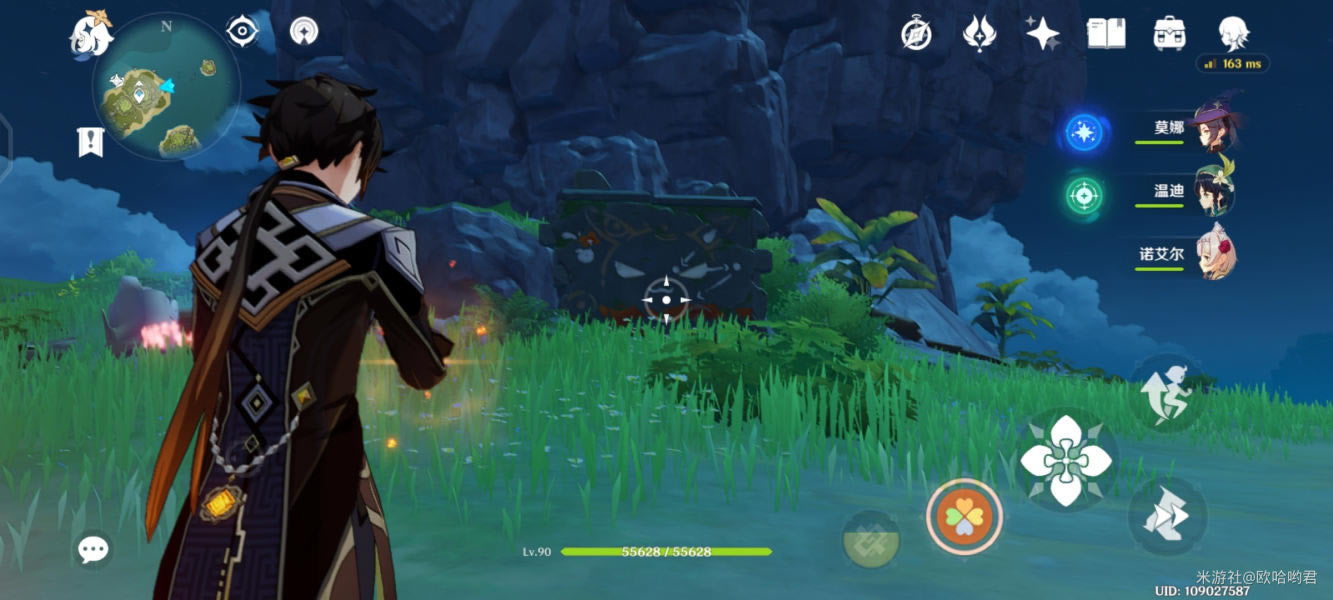Activate the elemental sight eye icon

tap(242, 31)
